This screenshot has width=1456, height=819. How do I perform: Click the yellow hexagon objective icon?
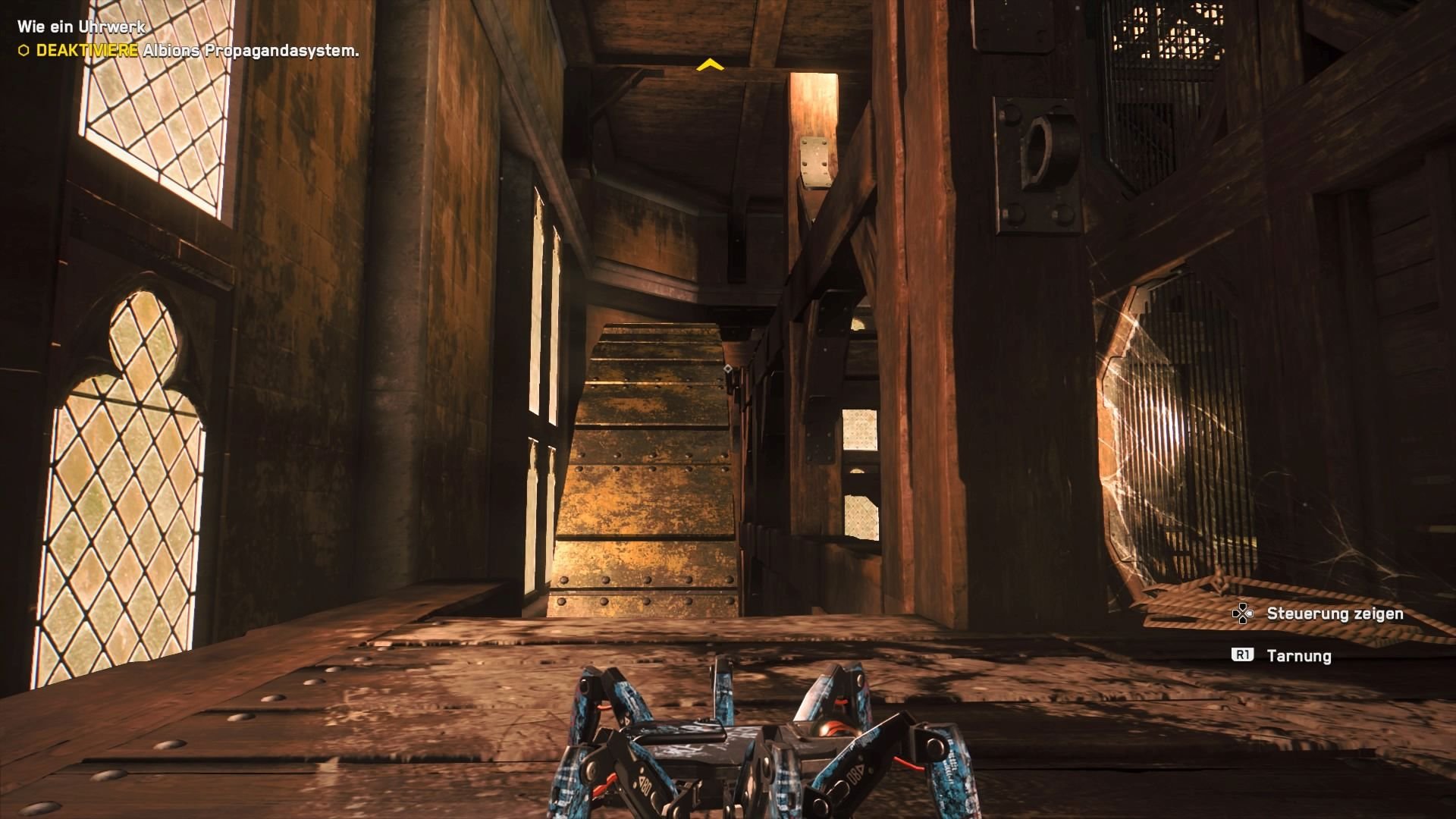[23, 50]
